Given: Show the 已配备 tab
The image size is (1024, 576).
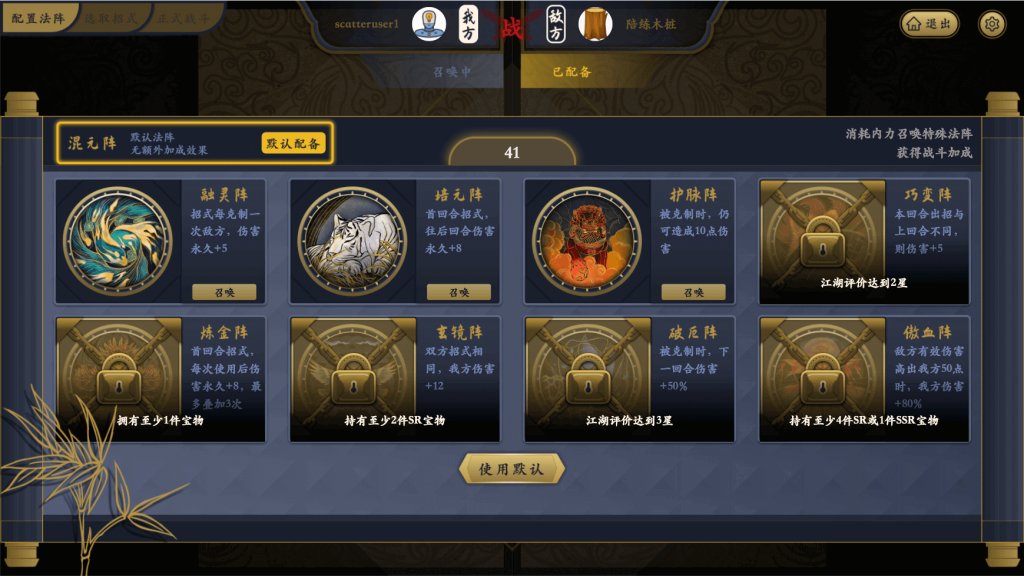Looking at the screenshot, I should [572, 72].
